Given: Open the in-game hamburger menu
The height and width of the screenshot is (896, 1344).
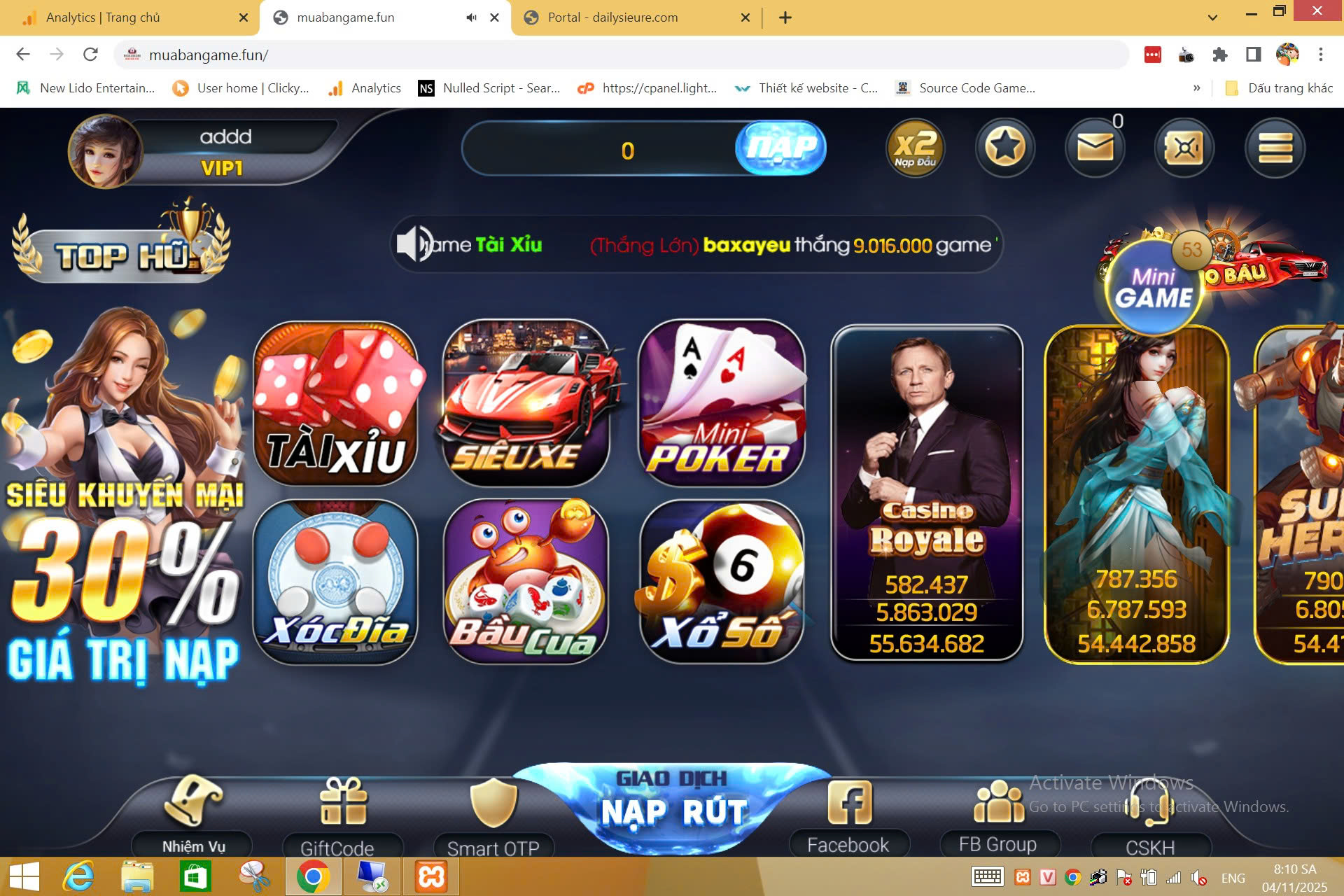Looking at the screenshot, I should point(1274,148).
